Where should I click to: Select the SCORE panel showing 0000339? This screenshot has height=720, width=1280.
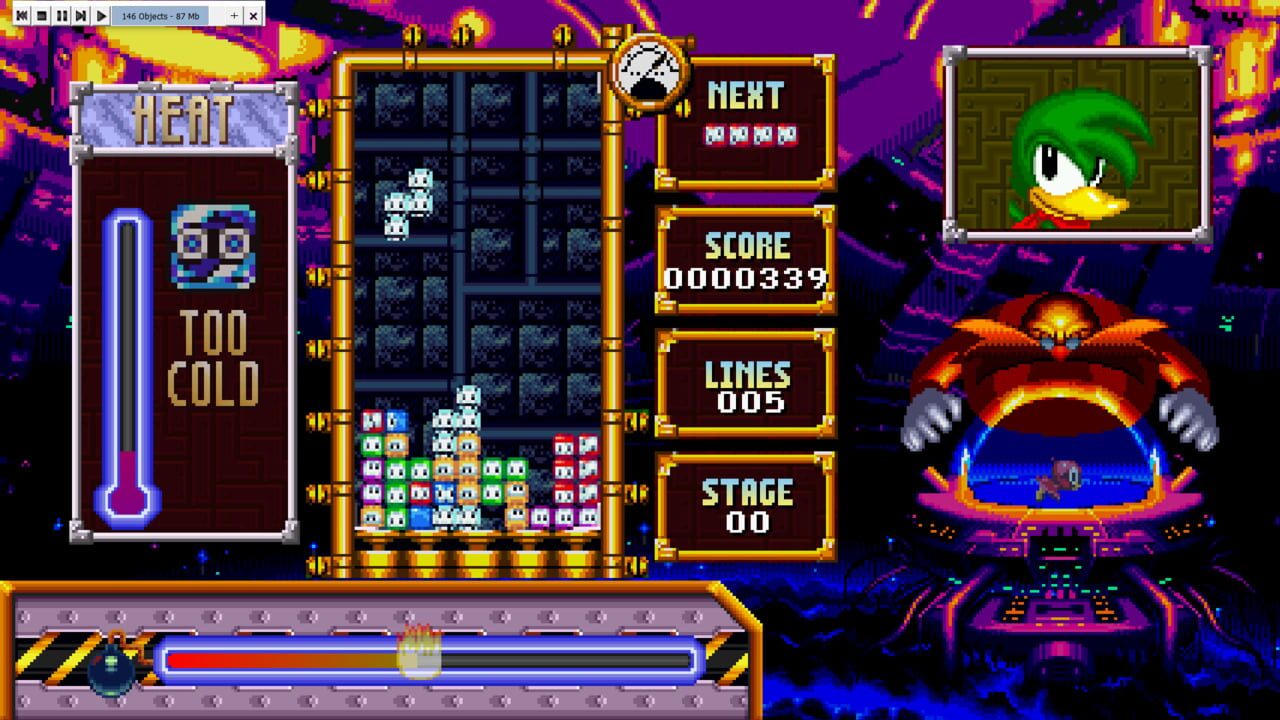pos(747,260)
